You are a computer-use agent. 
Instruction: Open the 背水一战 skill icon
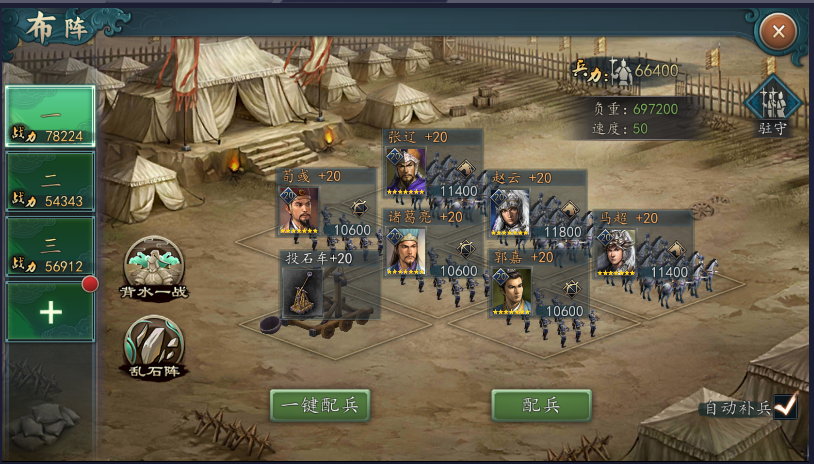click(154, 265)
